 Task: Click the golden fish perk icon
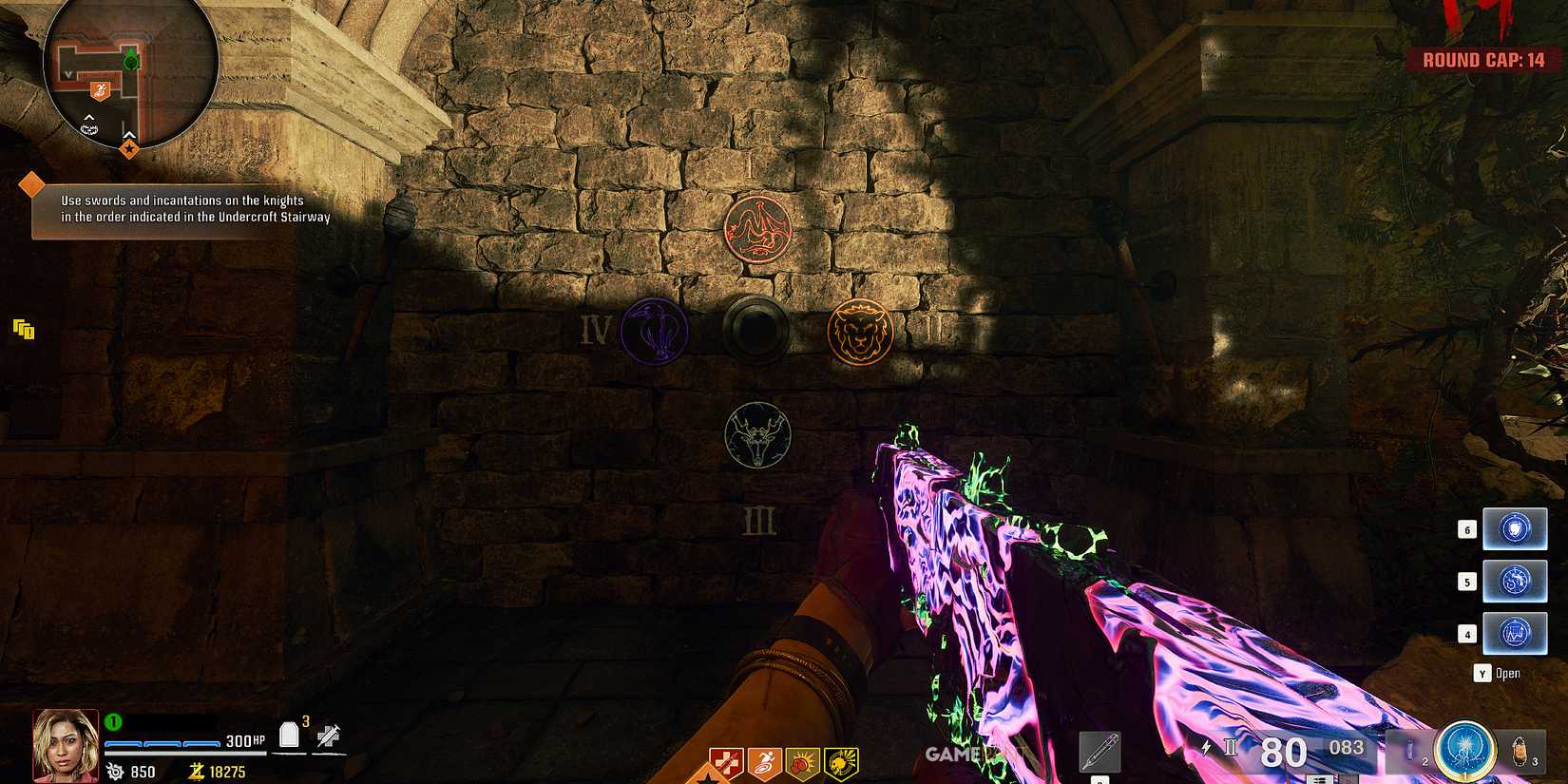840,762
